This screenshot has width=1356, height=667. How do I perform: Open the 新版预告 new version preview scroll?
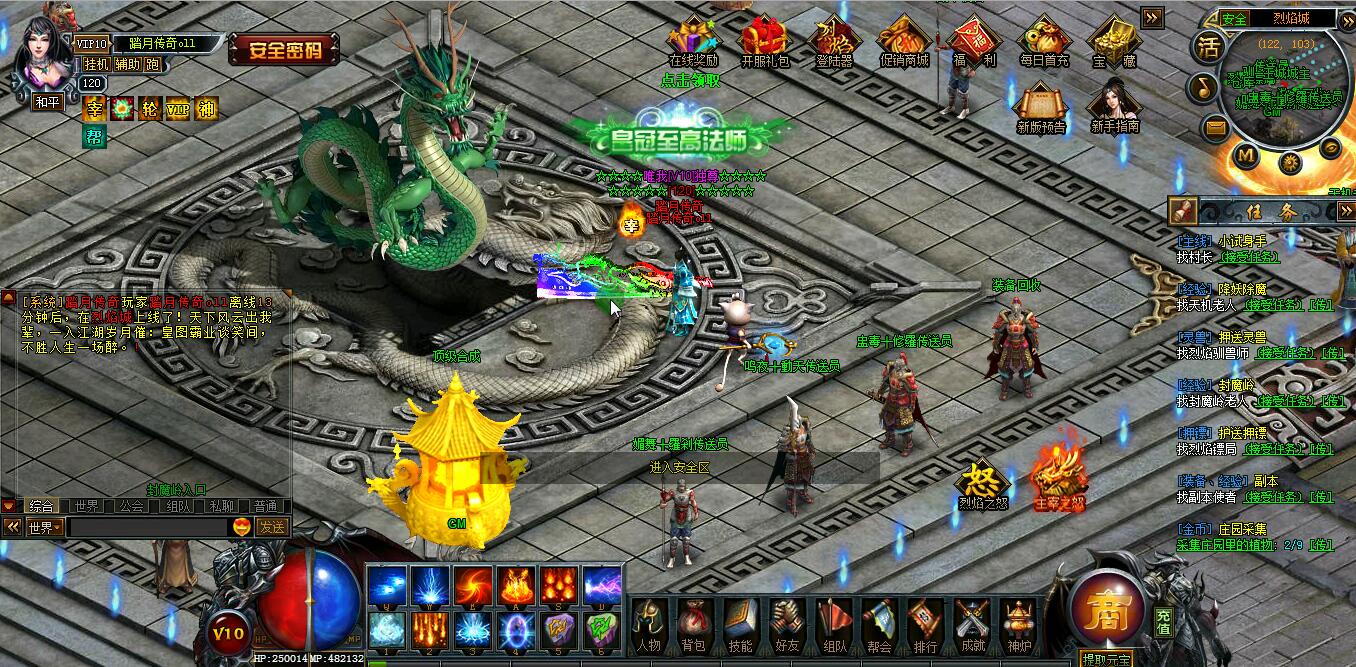(1041, 104)
